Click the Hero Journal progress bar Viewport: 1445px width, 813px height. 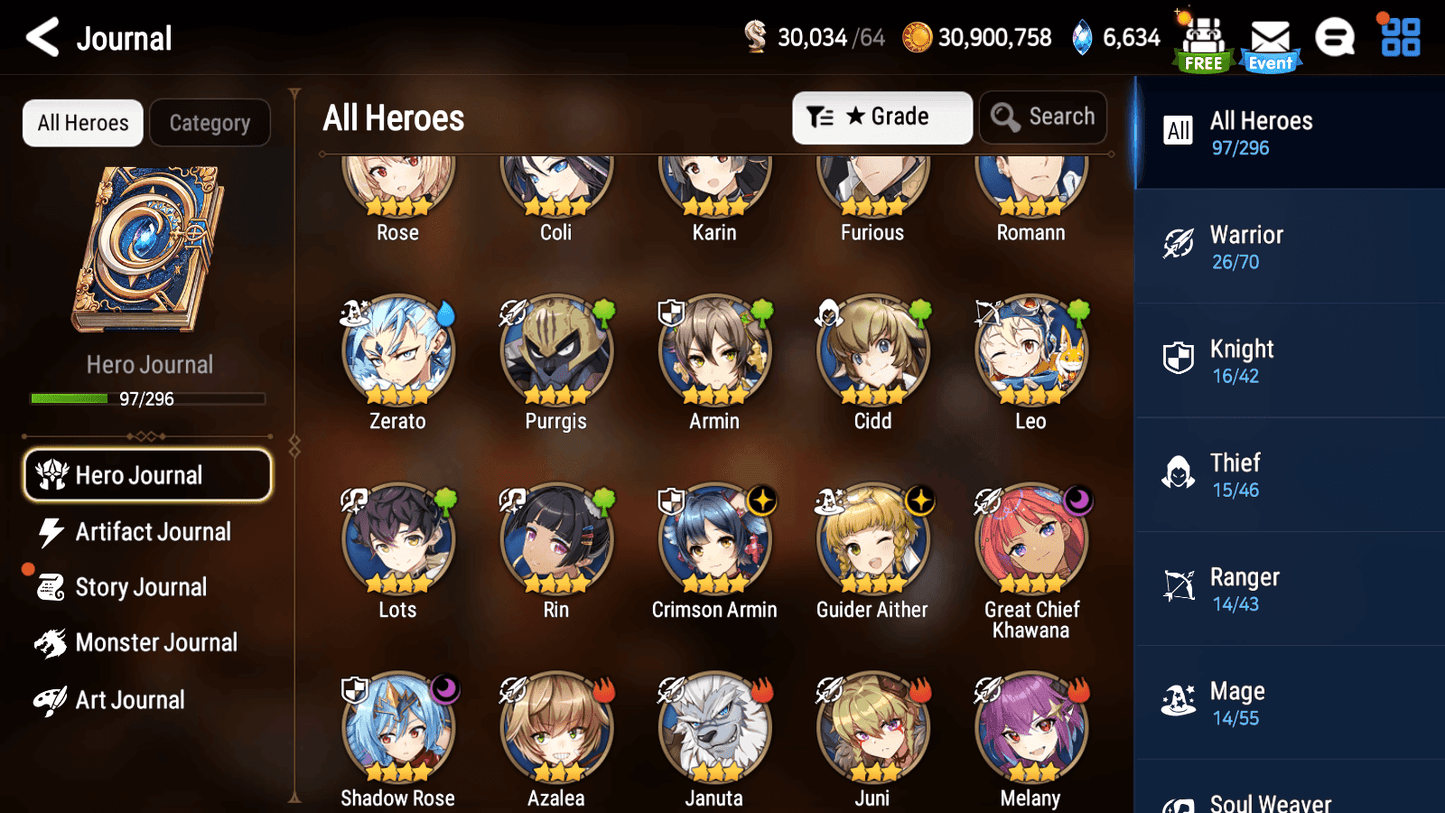[x=149, y=398]
